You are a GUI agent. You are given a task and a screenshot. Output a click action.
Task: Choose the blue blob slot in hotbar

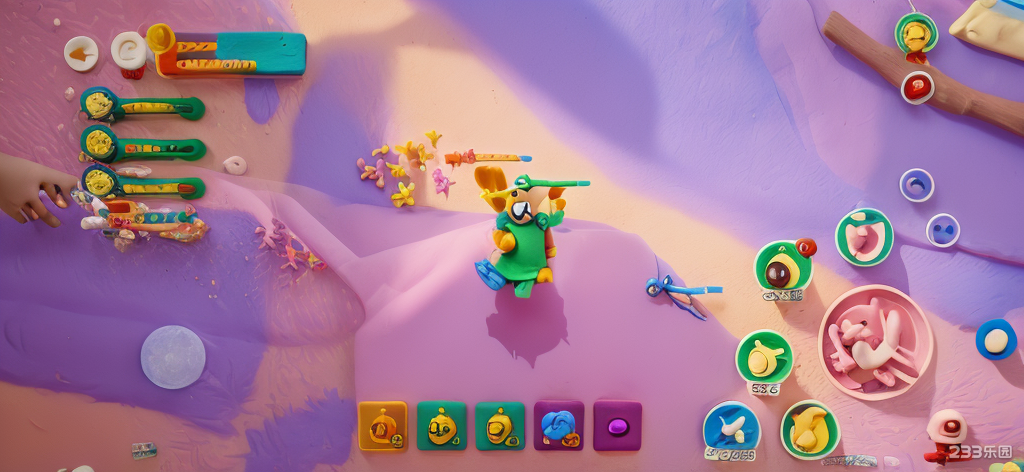click(558, 426)
